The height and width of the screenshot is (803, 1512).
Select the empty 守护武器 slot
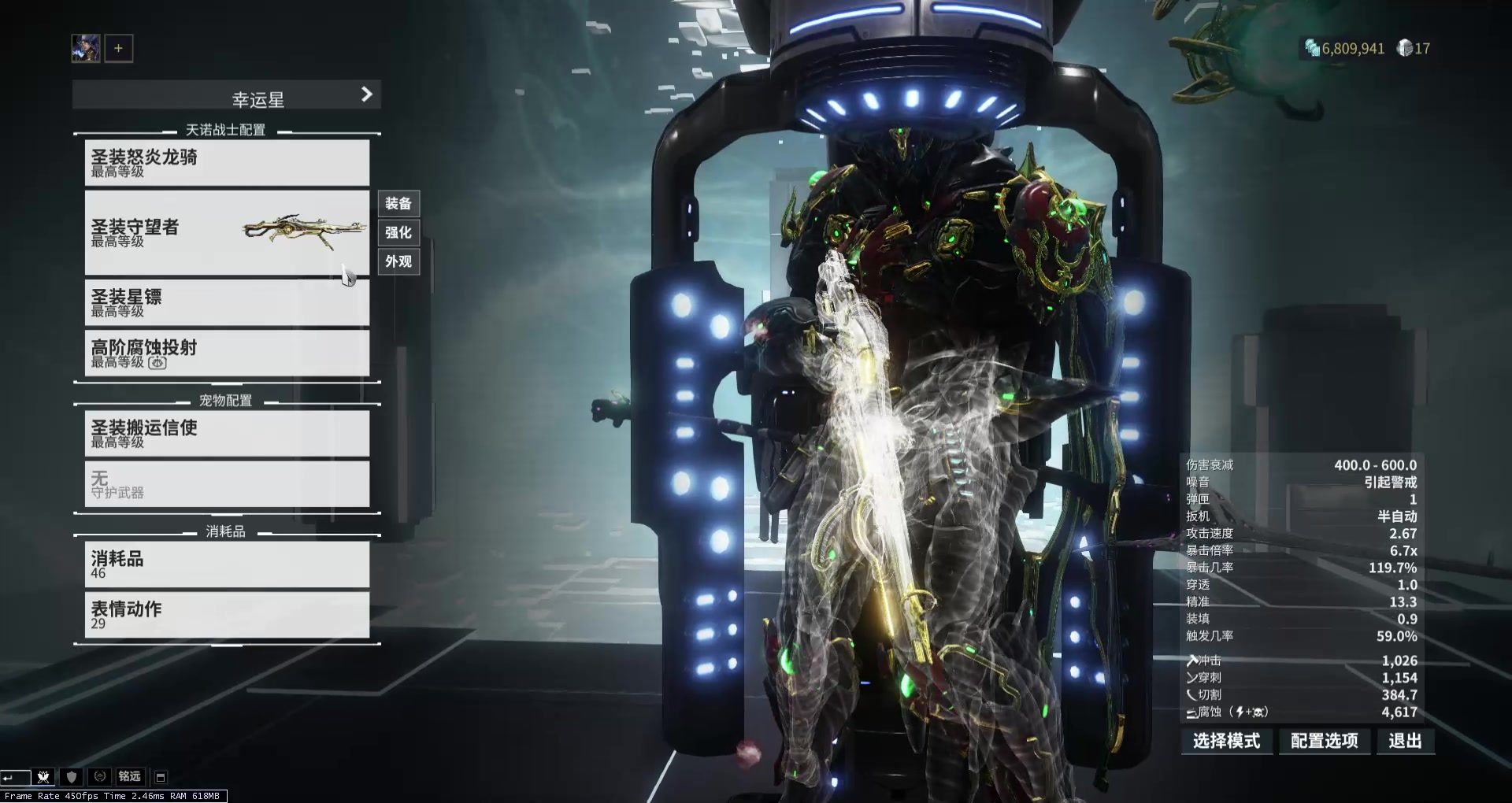[x=227, y=483]
